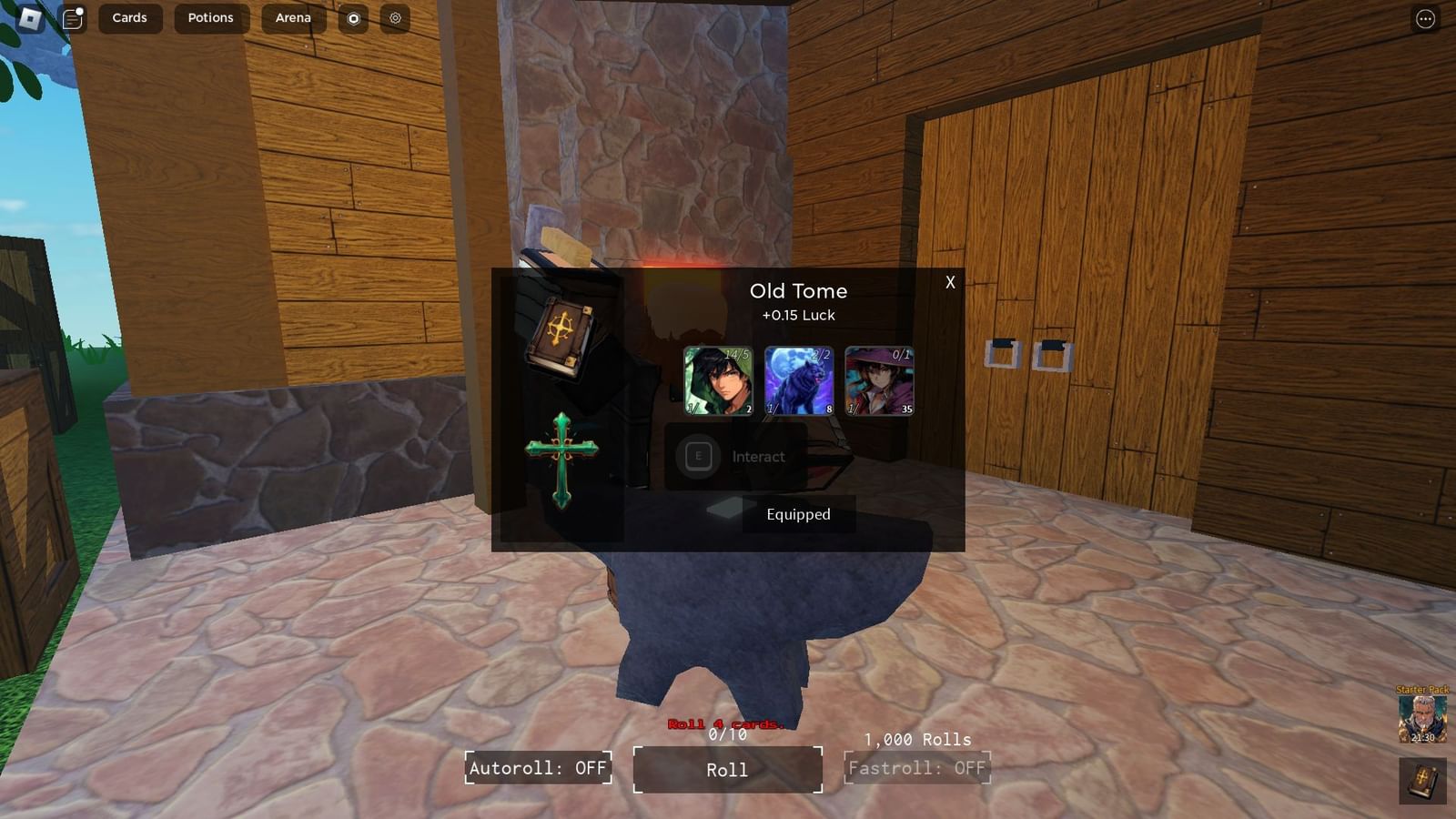Close the Old Tome popup with X
The image size is (1456, 819).
pos(949,282)
